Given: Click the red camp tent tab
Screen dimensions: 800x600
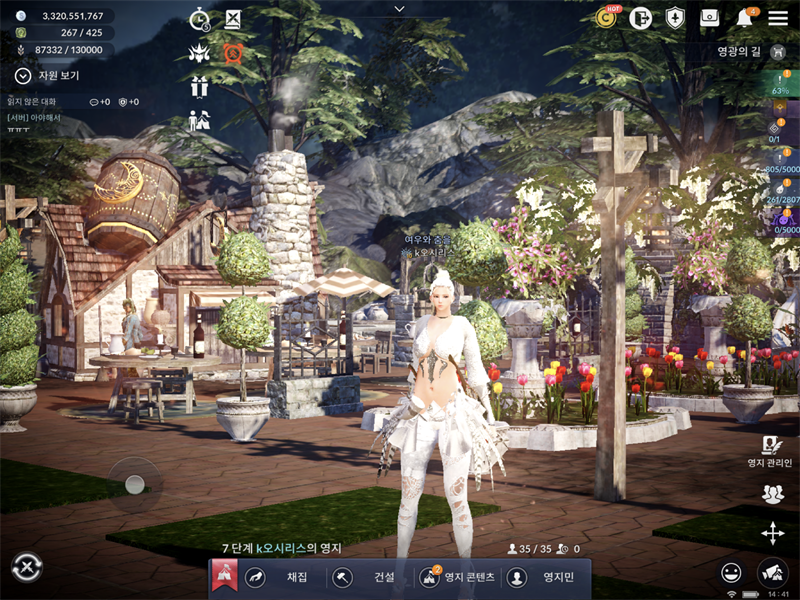Looking at the screenshot, I should pos(225,577).
